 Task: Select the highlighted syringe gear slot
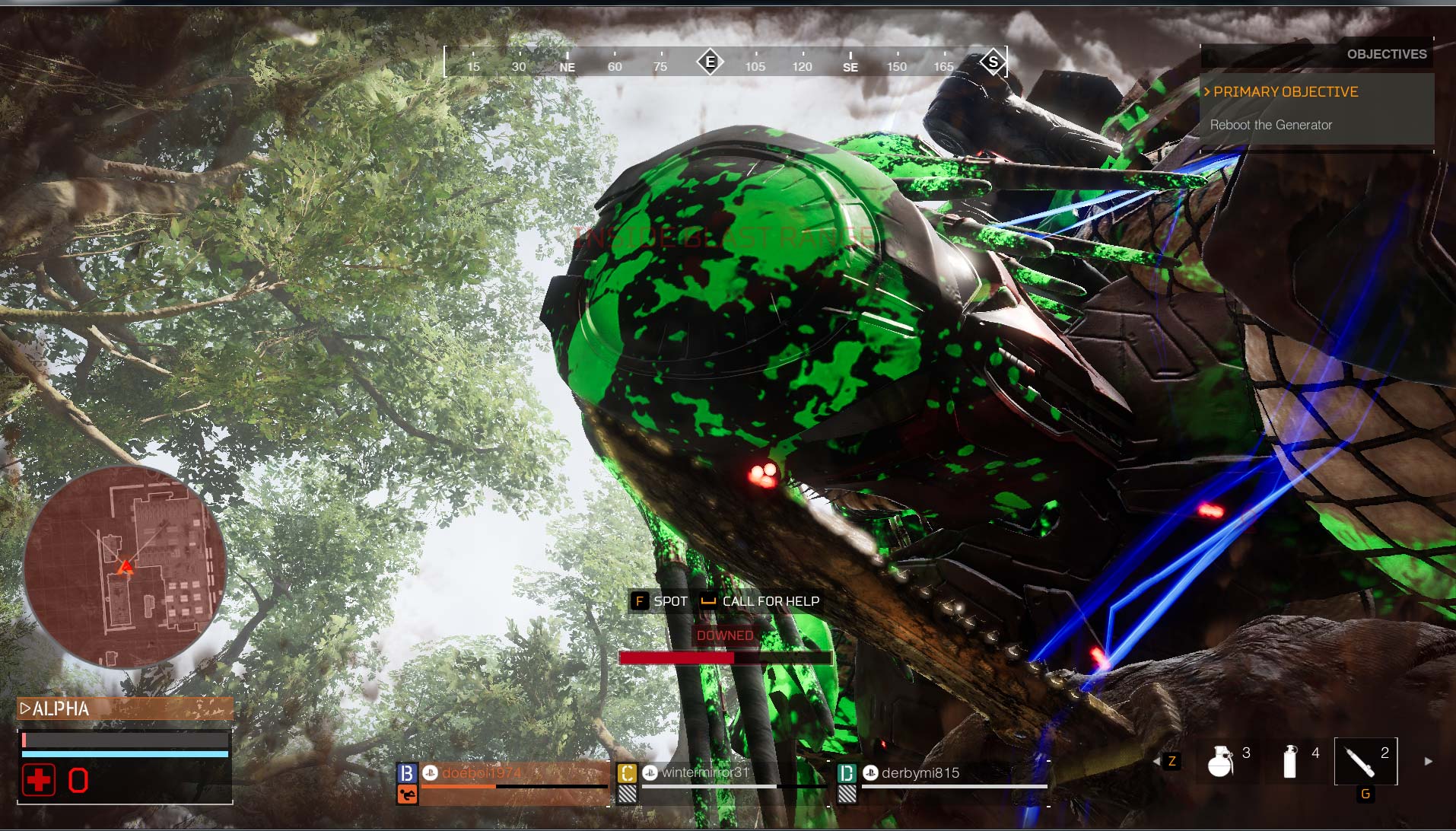(1365, 761)
